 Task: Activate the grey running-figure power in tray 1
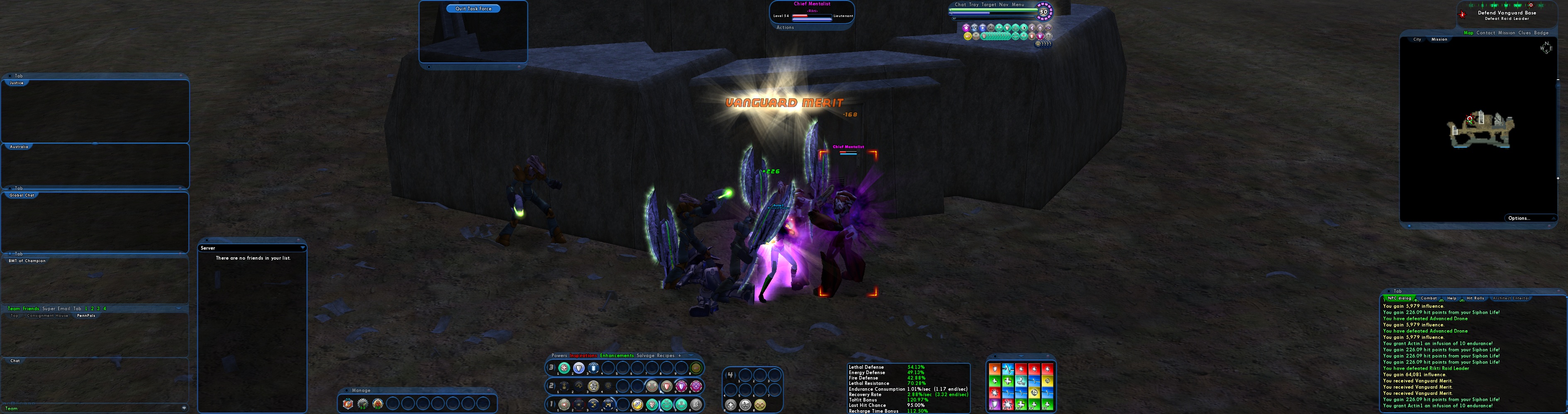tap(696, 405)
